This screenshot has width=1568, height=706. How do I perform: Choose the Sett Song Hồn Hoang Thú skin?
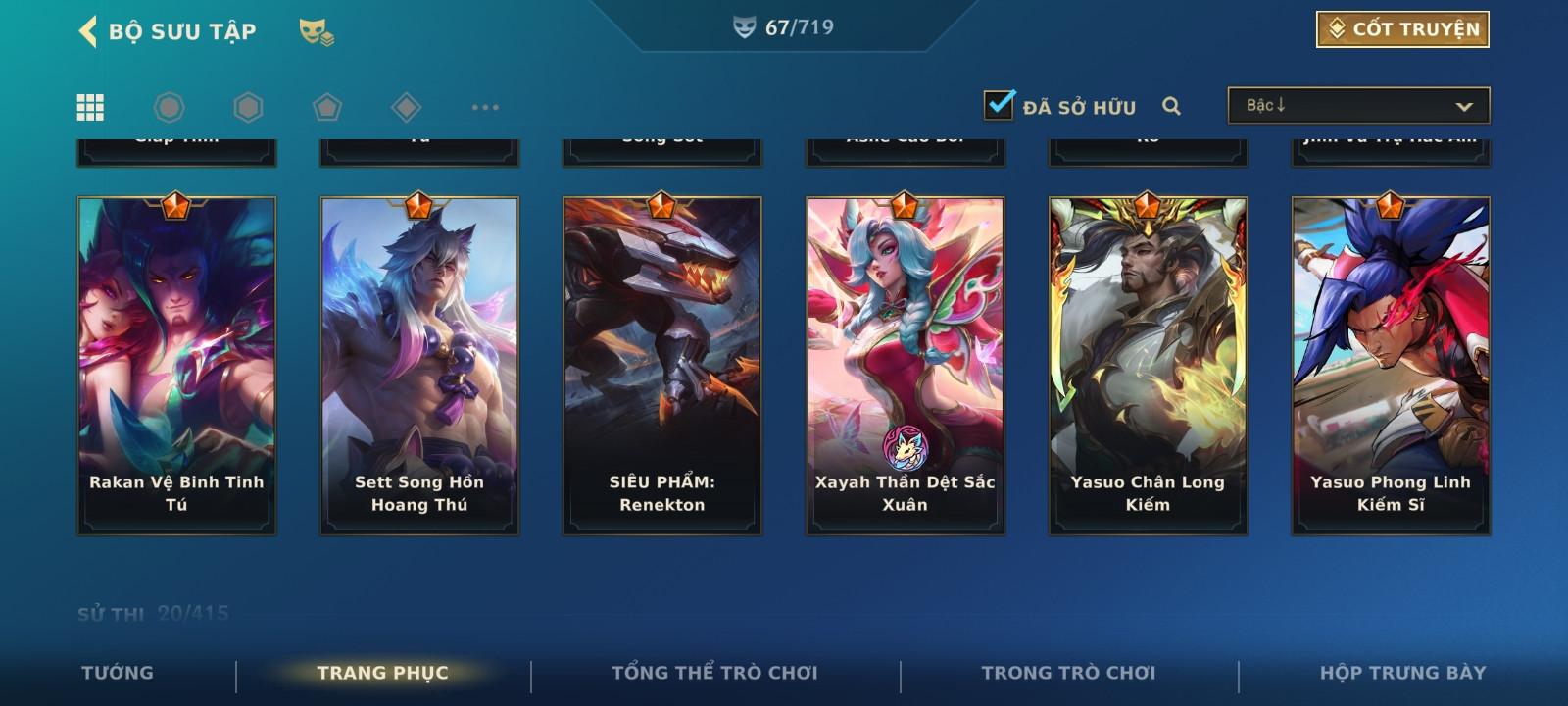click(x=419, y=366)
